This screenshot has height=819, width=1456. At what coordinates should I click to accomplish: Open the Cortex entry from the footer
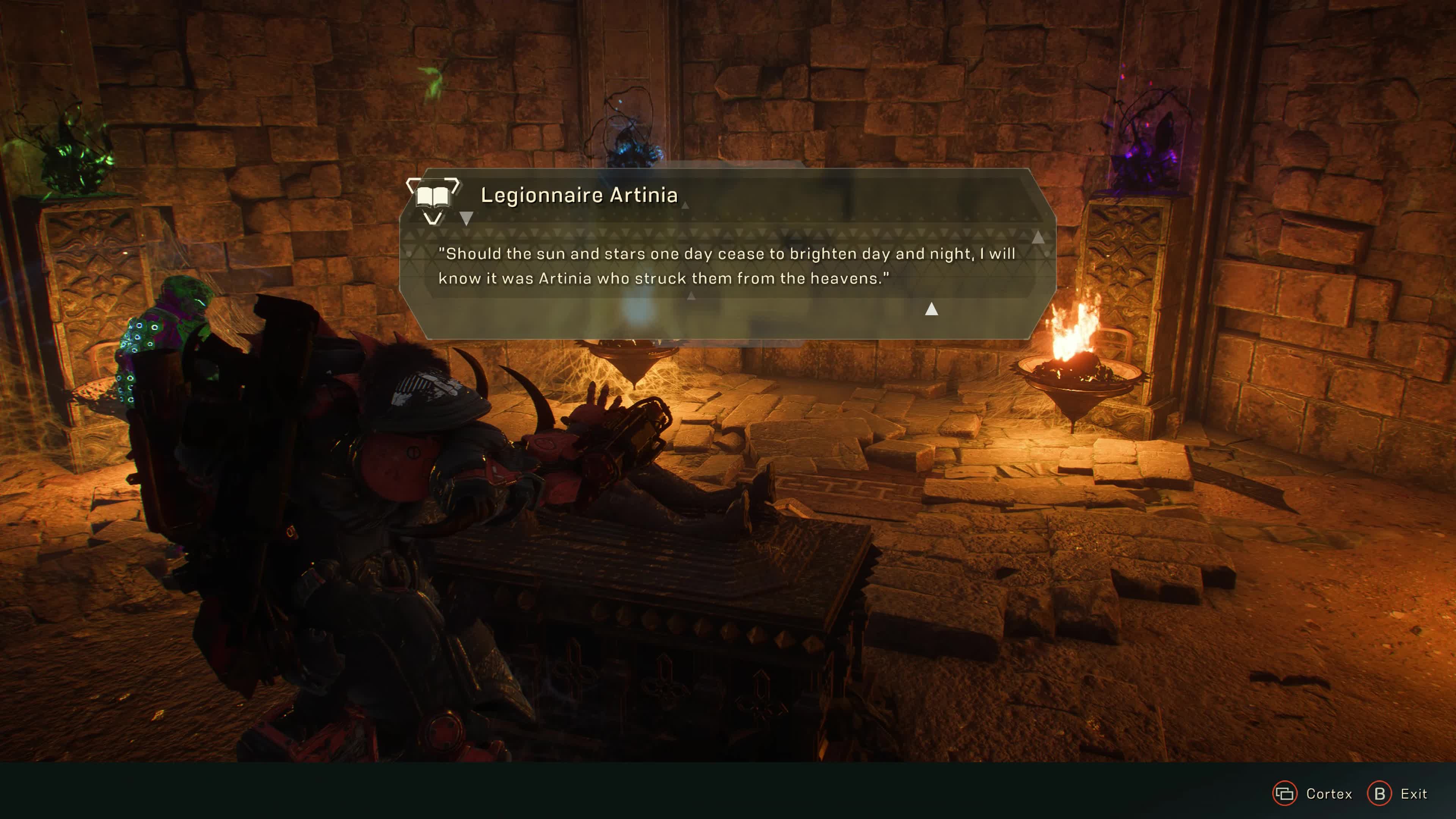(1312, 794)
